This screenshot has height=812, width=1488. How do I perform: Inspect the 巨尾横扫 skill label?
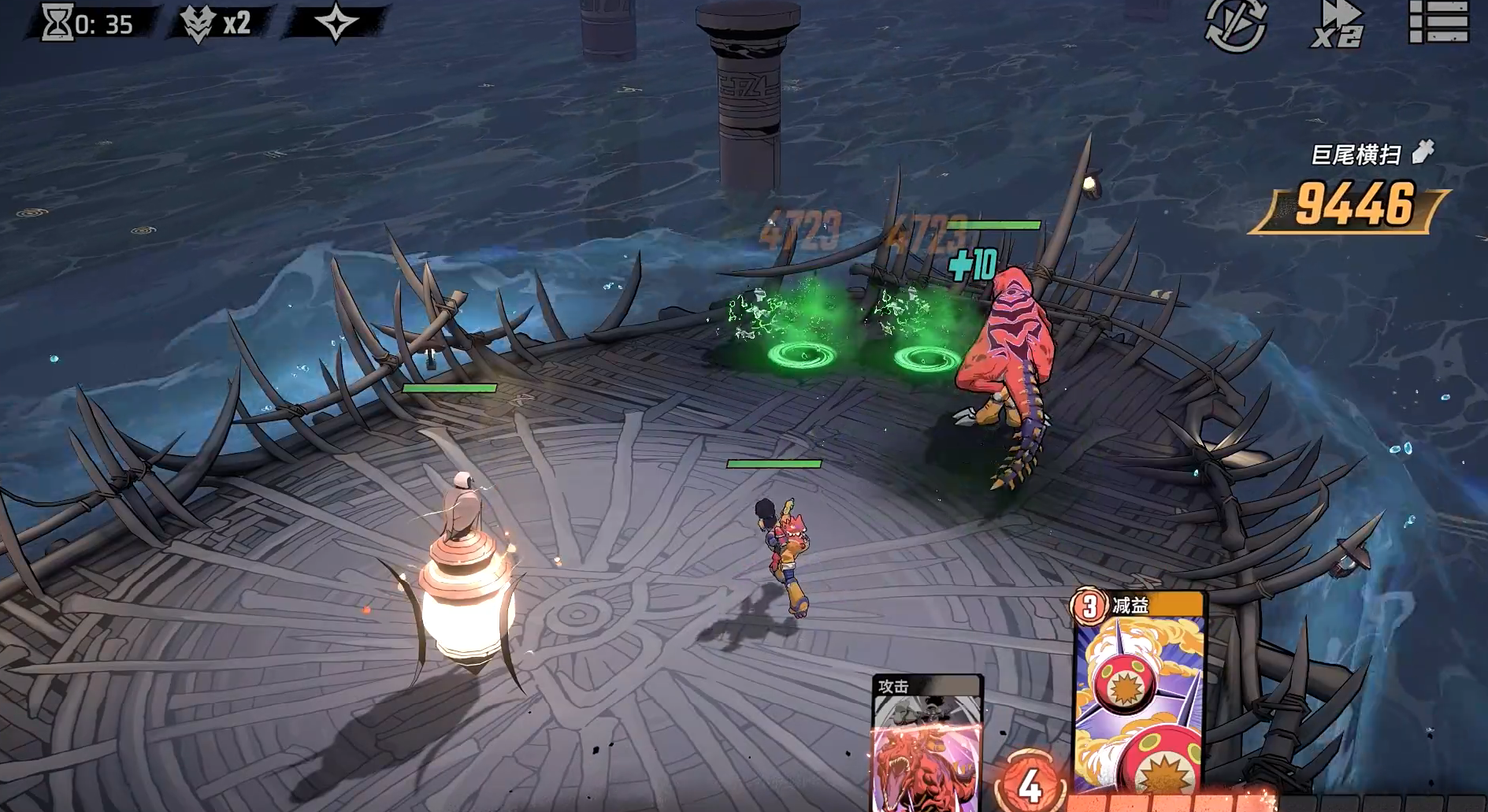[x=1356, y=155]
